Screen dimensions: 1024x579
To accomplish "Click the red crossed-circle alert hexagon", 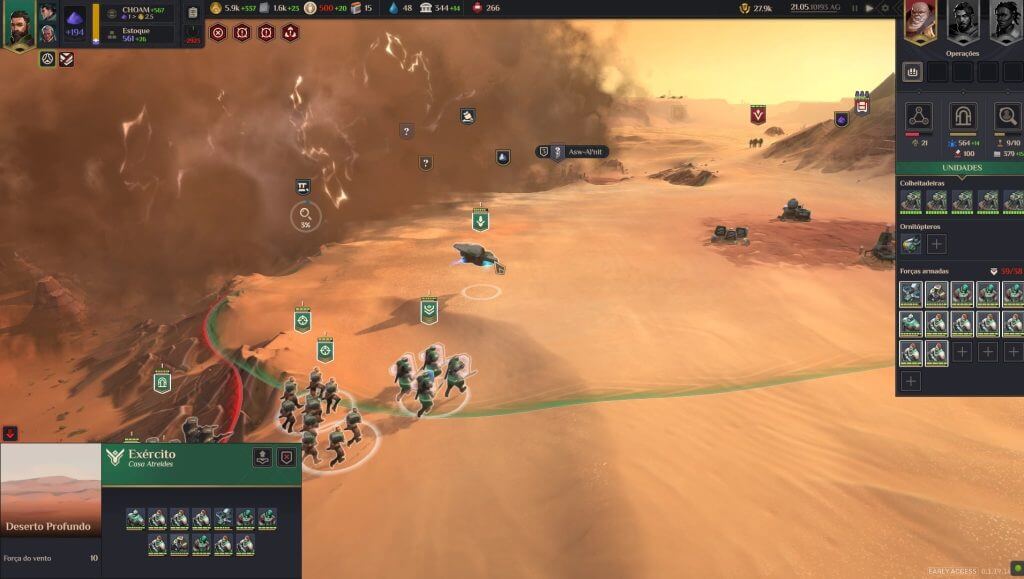I will pyautogui.click(x=218, y=33).
